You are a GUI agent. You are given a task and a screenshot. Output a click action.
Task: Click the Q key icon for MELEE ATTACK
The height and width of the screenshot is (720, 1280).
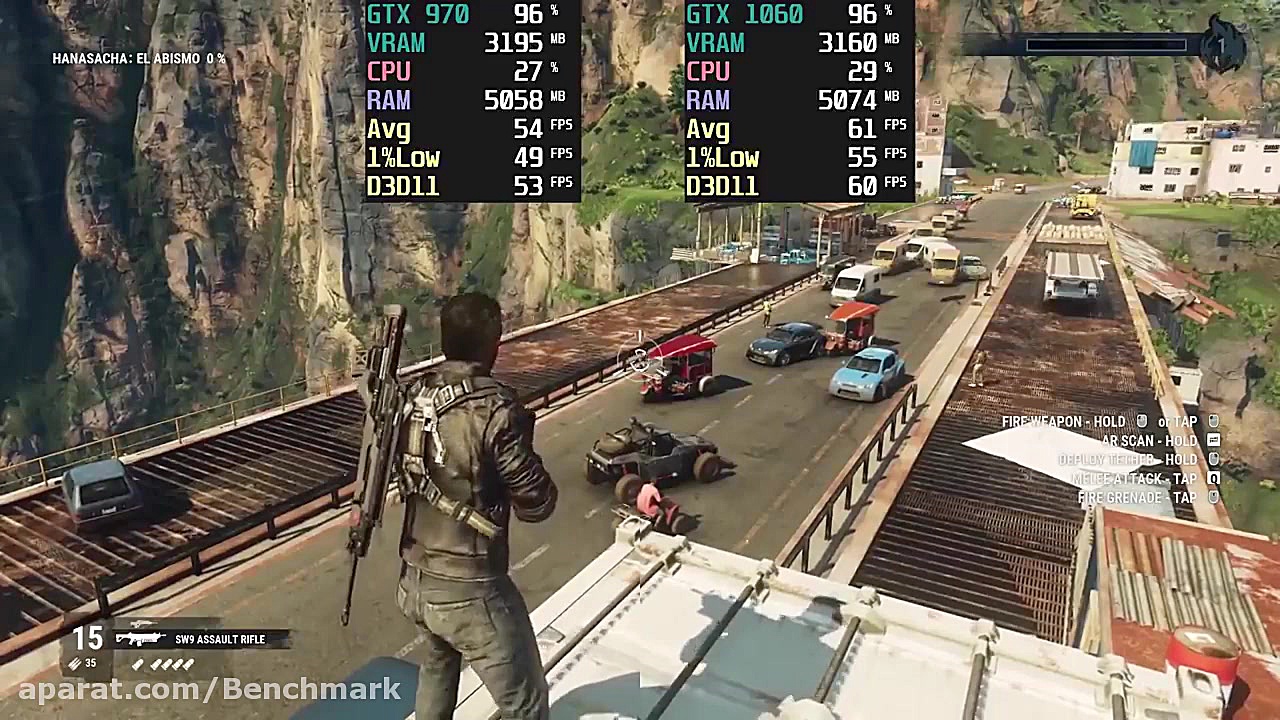[x=1213, y=478]
